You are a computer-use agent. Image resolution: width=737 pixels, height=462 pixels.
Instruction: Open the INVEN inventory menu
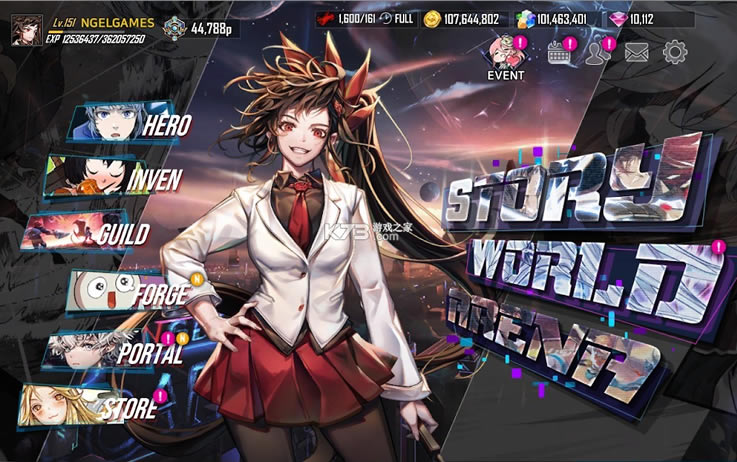pyautogui.click(x=108, y=179)
